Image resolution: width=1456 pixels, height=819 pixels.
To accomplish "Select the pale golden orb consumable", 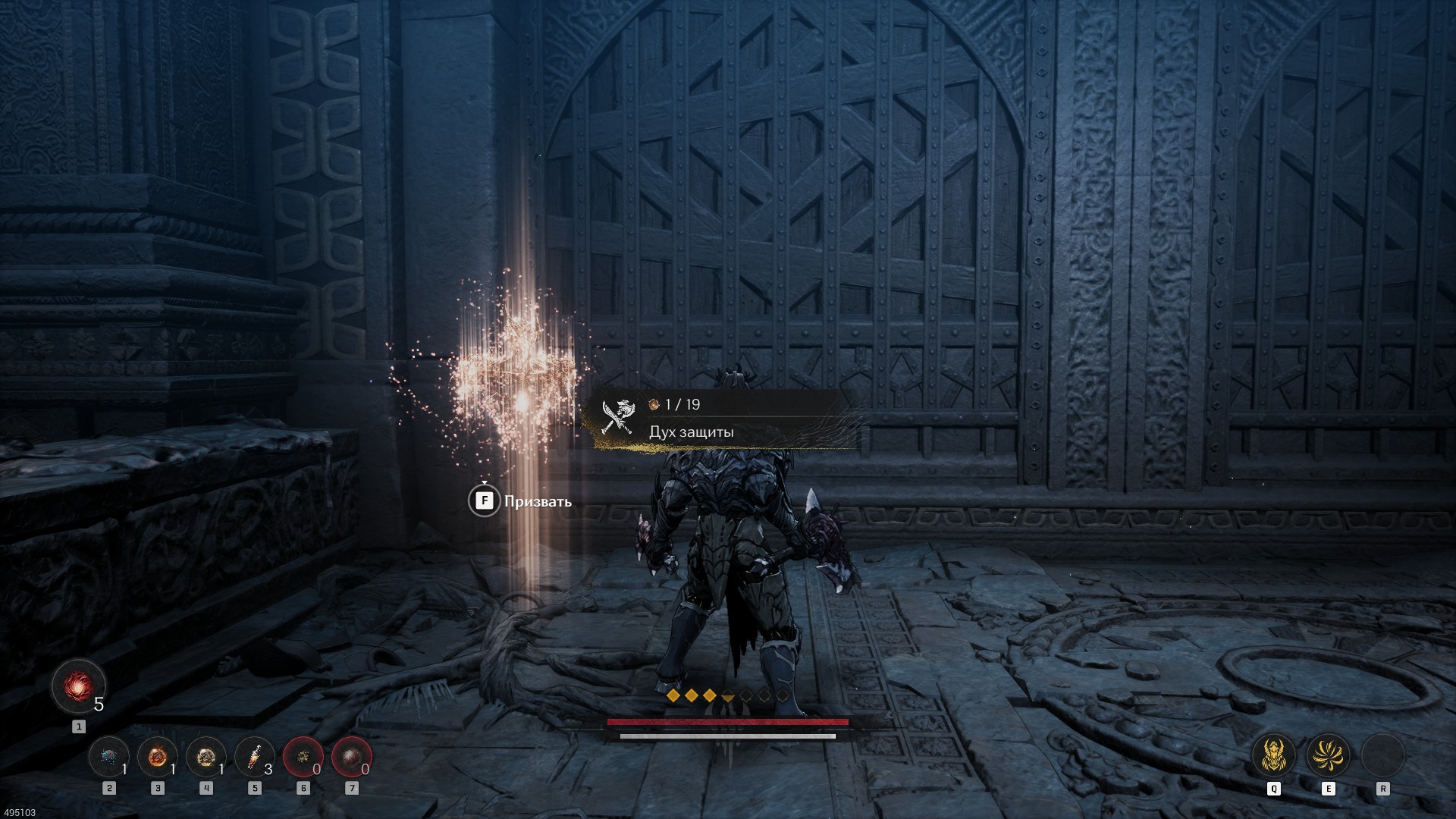I will click(x=206, y=757).
